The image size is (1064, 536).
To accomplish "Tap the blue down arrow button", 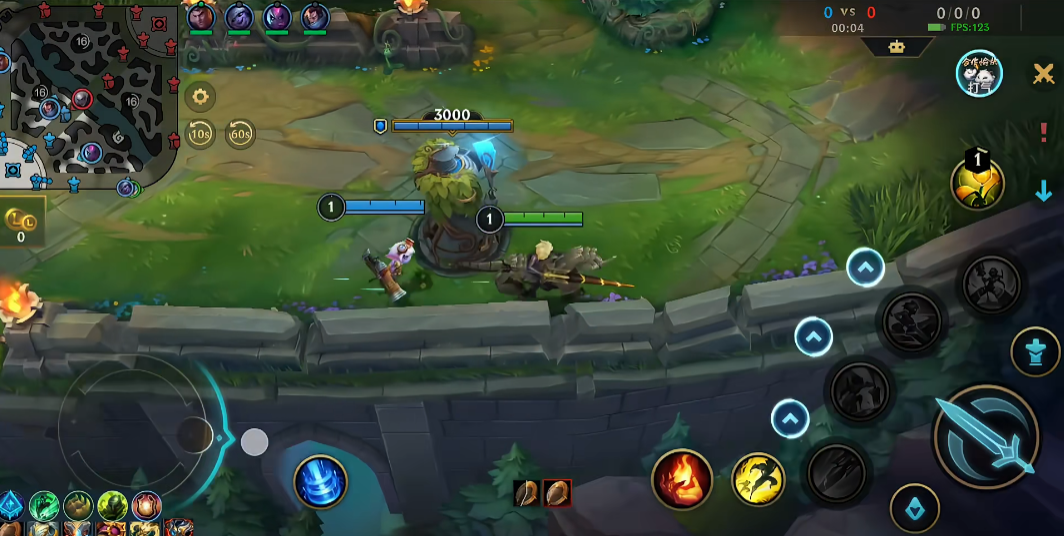I will point(1043,191).
